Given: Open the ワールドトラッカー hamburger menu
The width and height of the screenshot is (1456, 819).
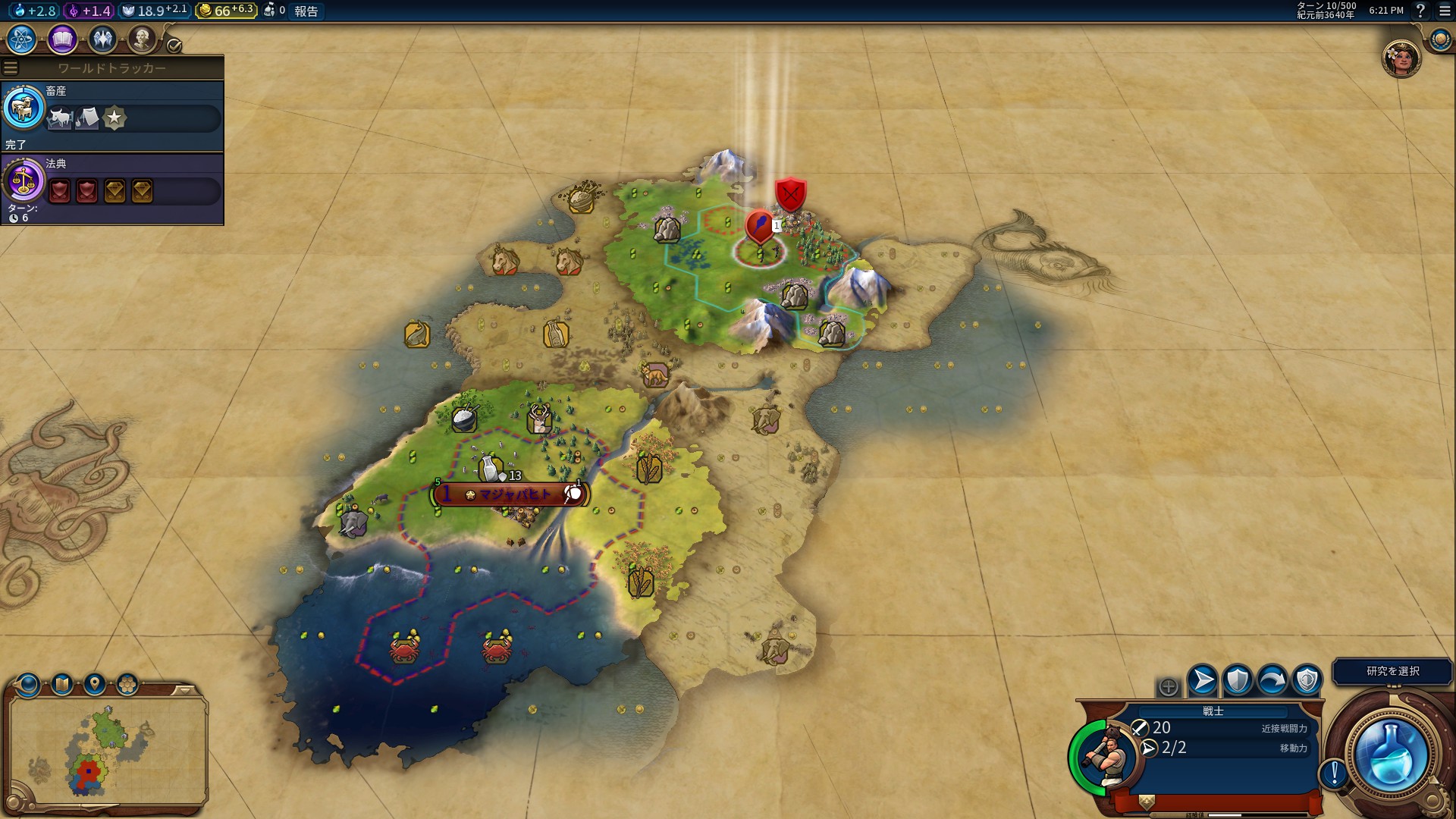Looking at the screenshot, I should (x=11, y=68).
